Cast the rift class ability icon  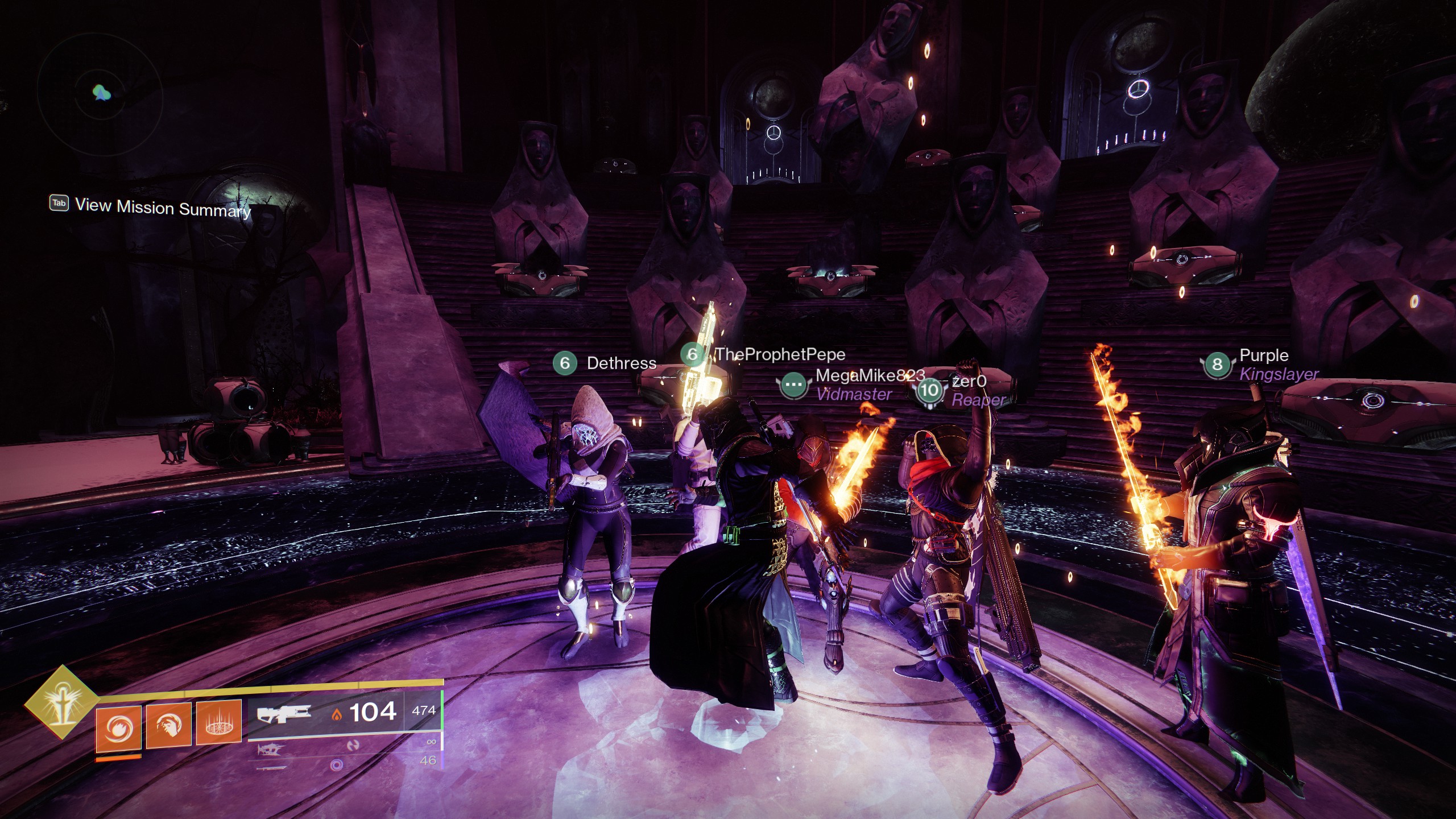(218, 723)
